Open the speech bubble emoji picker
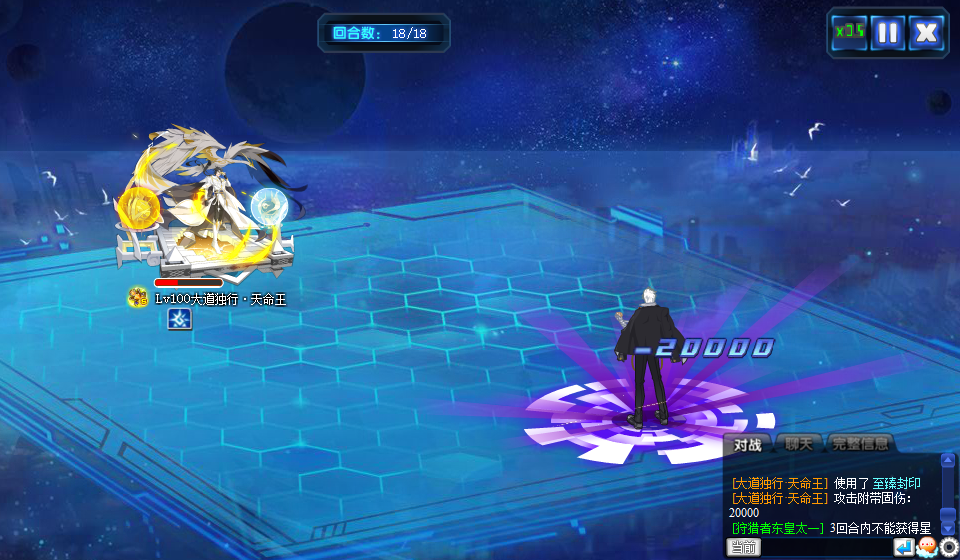Viewport: 960px width, 560px height. [926, 547]
